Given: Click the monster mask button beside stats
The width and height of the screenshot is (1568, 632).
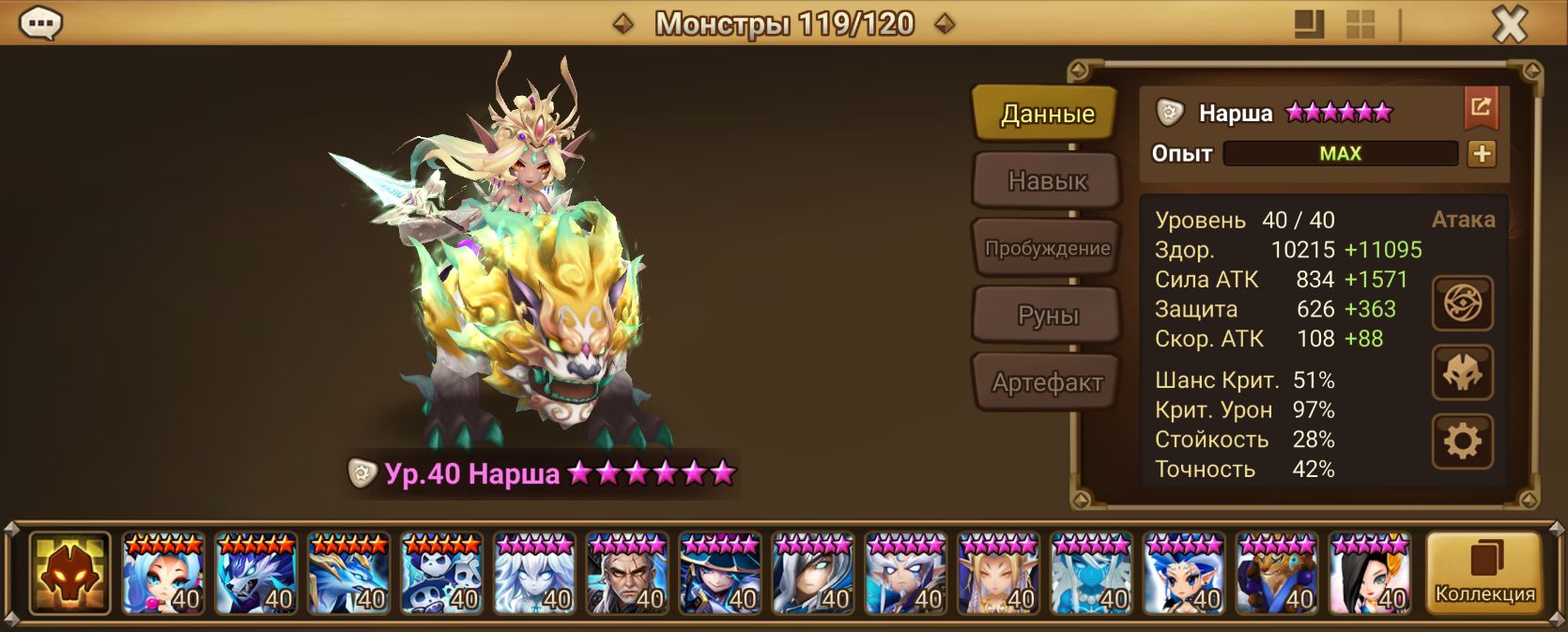Looking at the screenshot, I should (1462, 373).
